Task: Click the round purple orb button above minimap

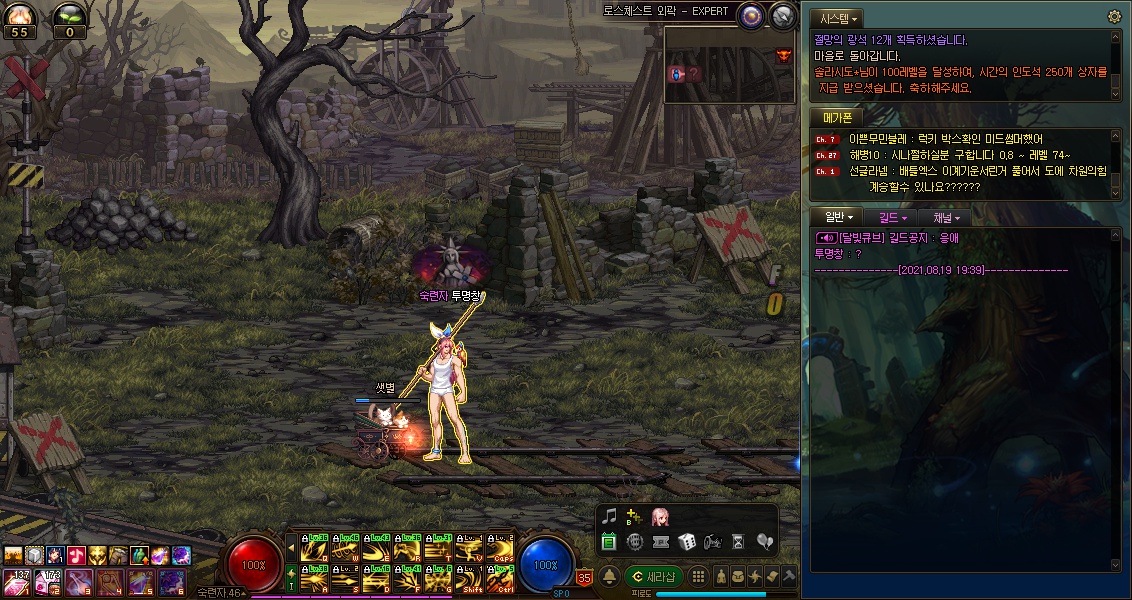Action: [x=752, y=15]
